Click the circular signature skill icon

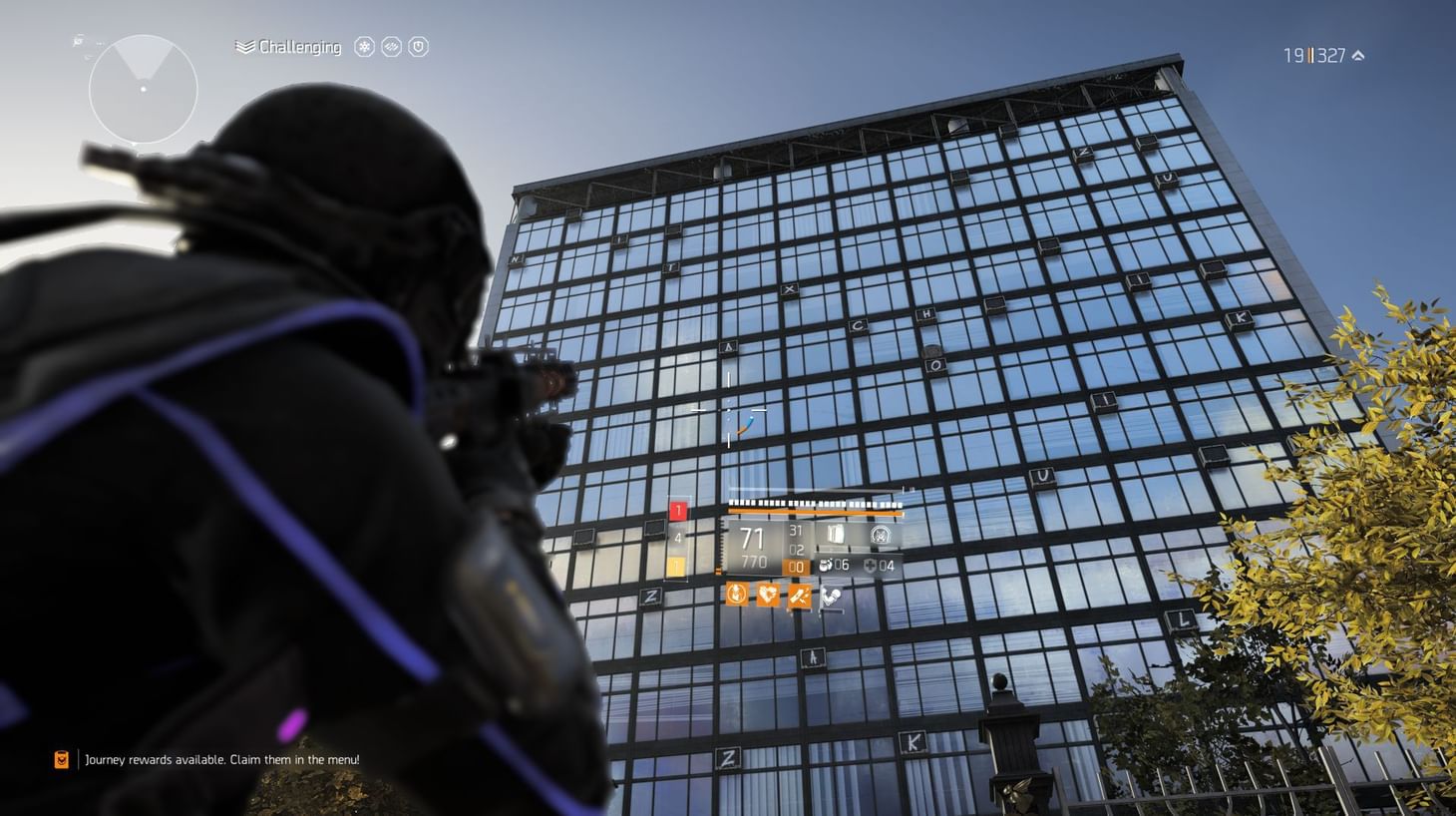point(882,537)
